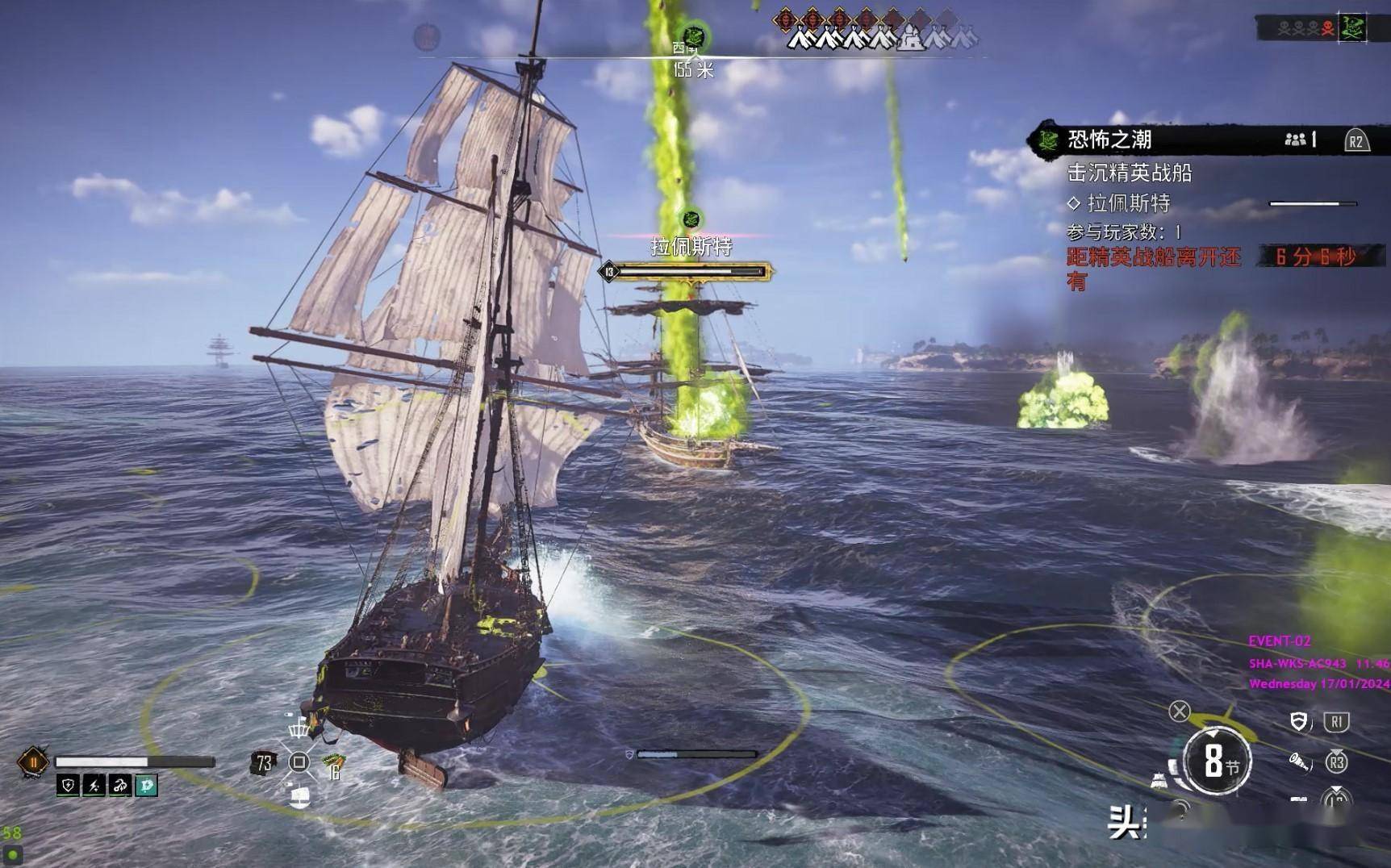Choose the sailing ship icon below the wheel
1391x868 pixels.
pyautogui.click(x=299, y=797)
